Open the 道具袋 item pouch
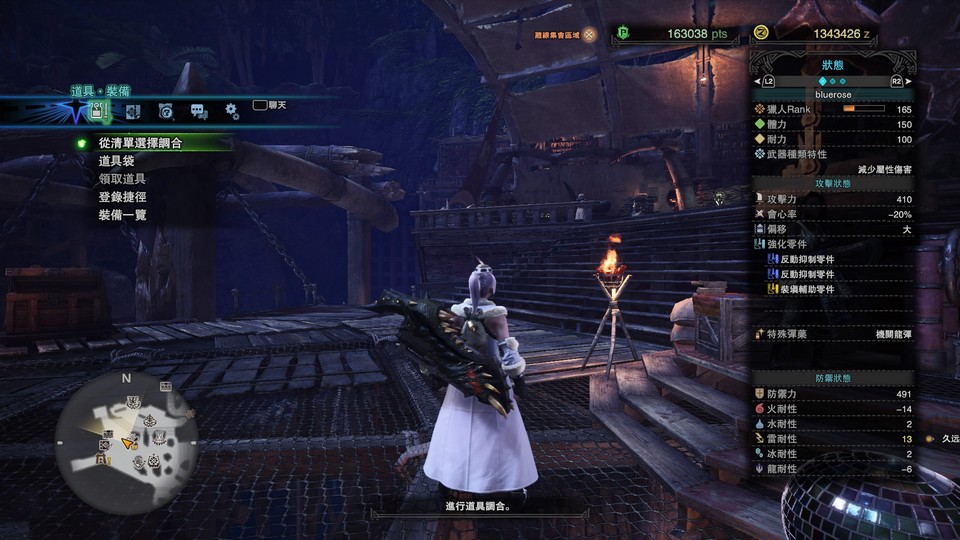960x540 pixels. tap(117, 161)
